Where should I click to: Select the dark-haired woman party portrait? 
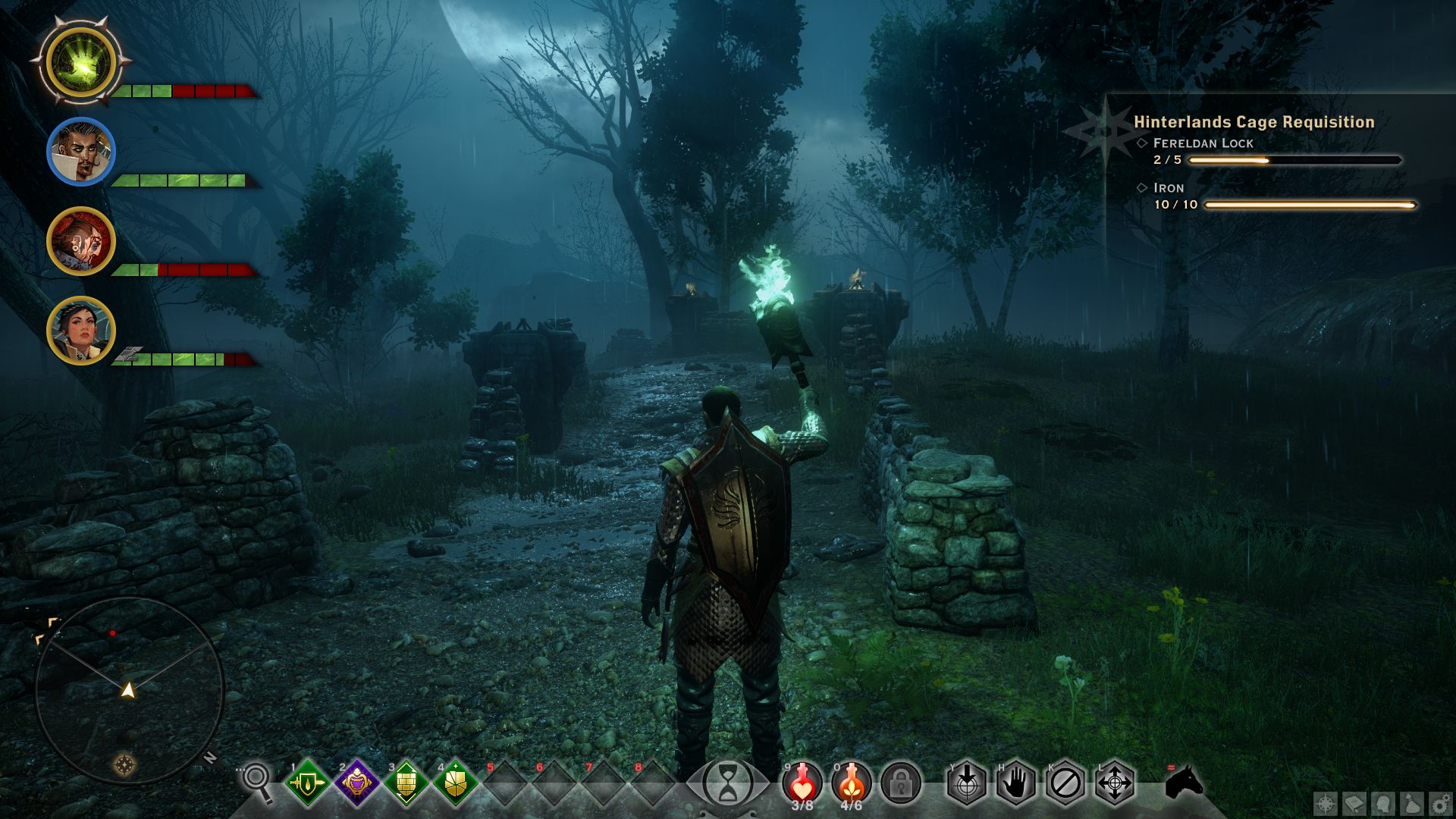80,331
